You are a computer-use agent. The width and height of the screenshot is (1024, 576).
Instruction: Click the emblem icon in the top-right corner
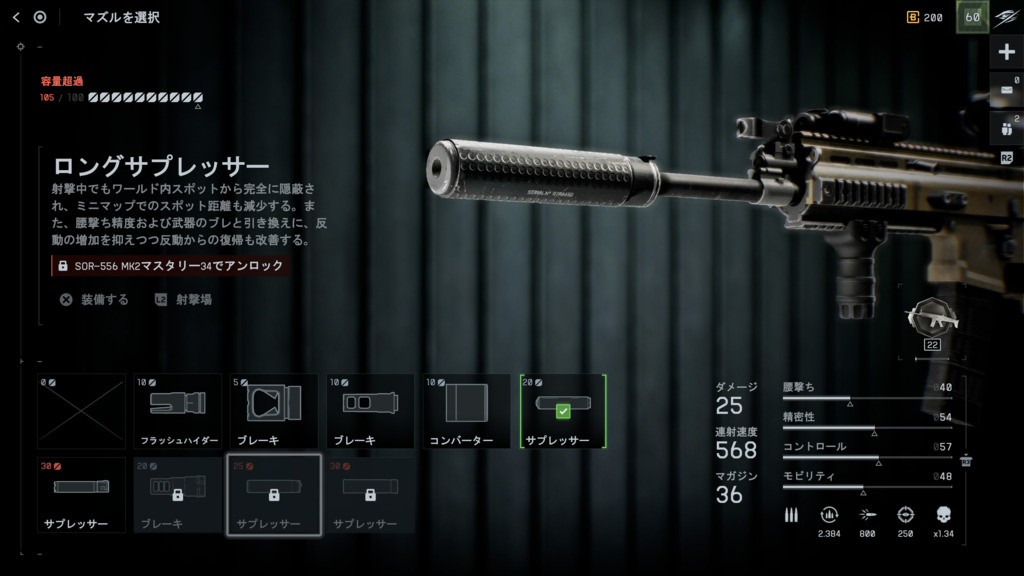point(1006,17)
